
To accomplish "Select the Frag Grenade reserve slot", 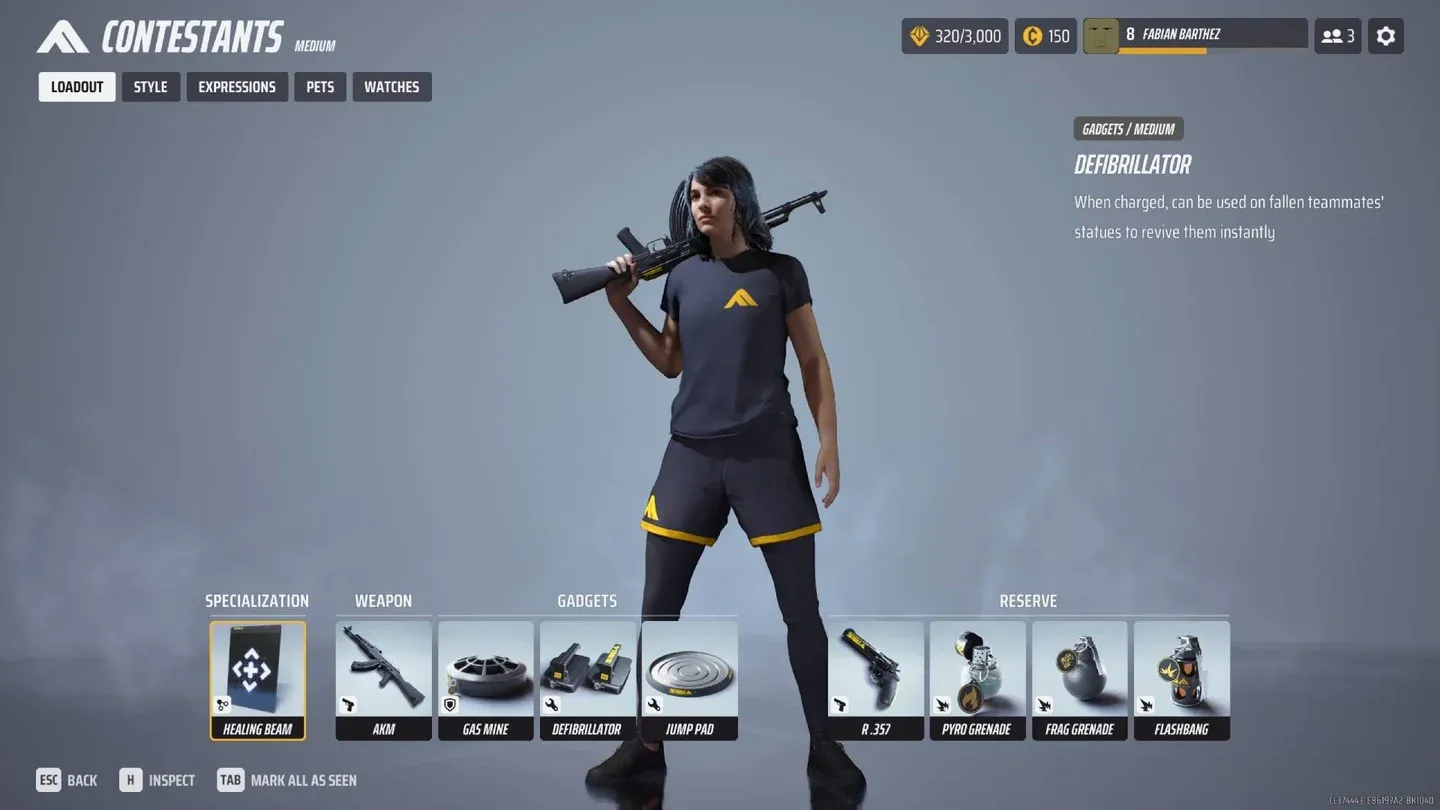I will pos(1080,680).
